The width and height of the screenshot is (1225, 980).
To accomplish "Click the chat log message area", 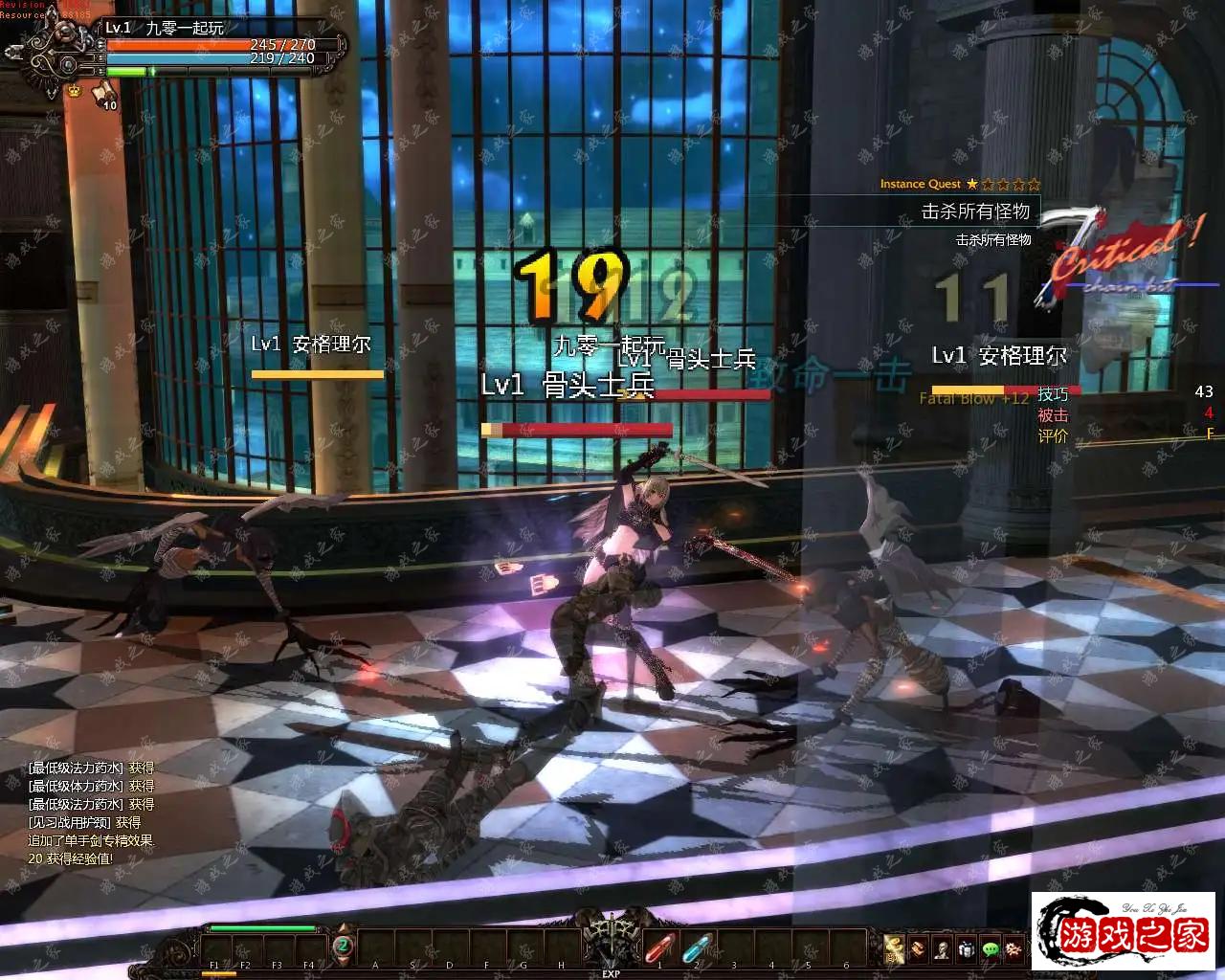I will point(91,813).
